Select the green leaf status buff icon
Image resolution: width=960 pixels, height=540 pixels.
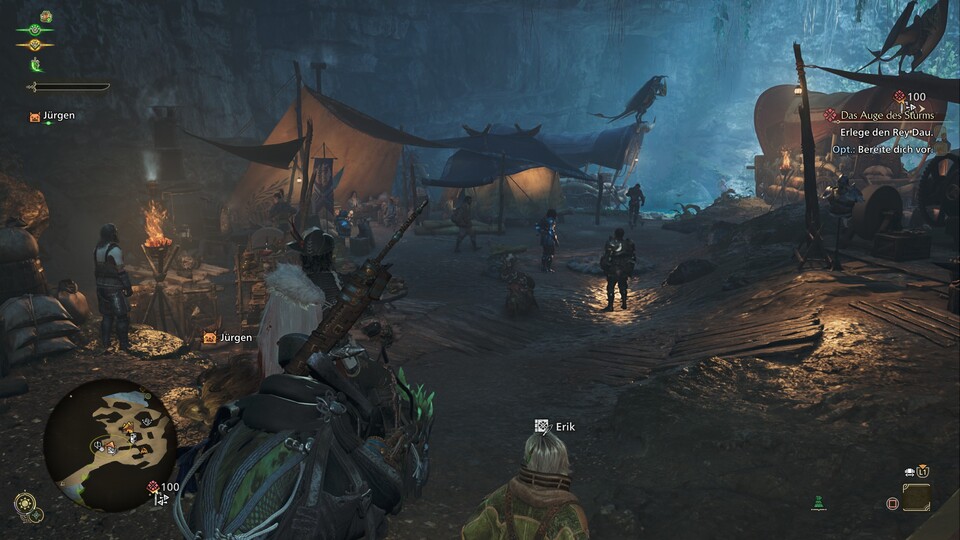pyautogui.click(x=36, y=65)
